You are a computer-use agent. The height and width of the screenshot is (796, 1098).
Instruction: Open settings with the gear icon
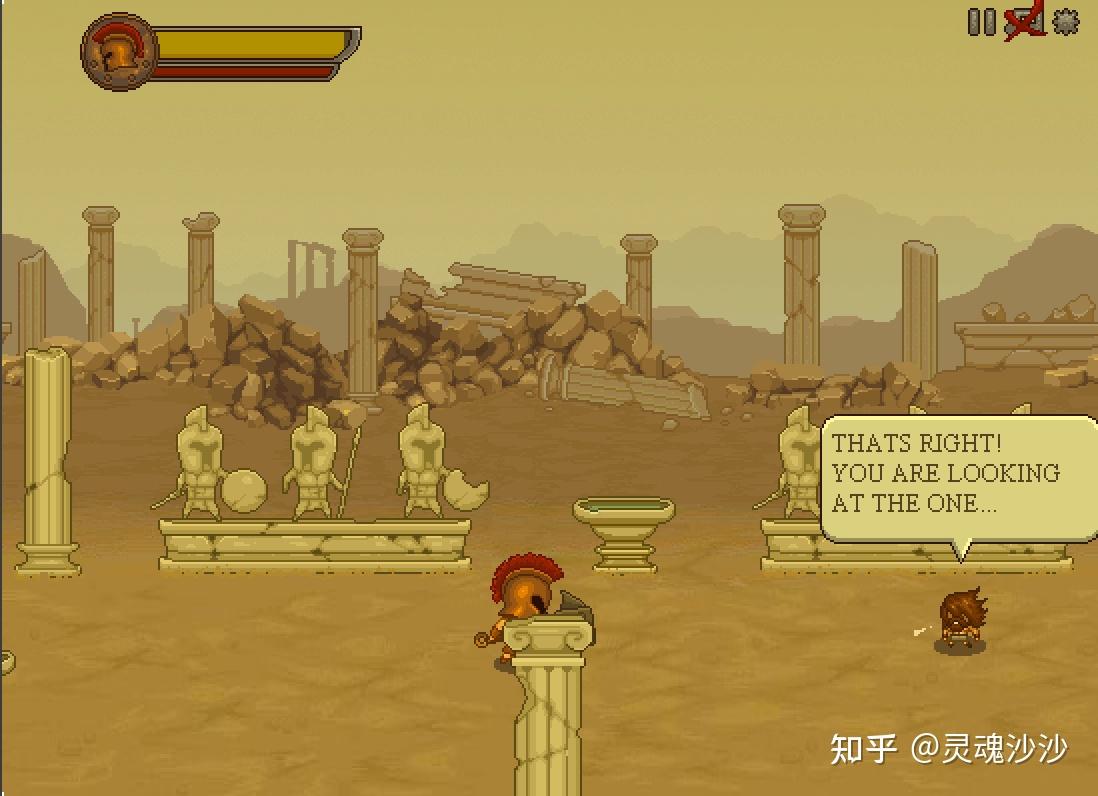[1066, 22]
